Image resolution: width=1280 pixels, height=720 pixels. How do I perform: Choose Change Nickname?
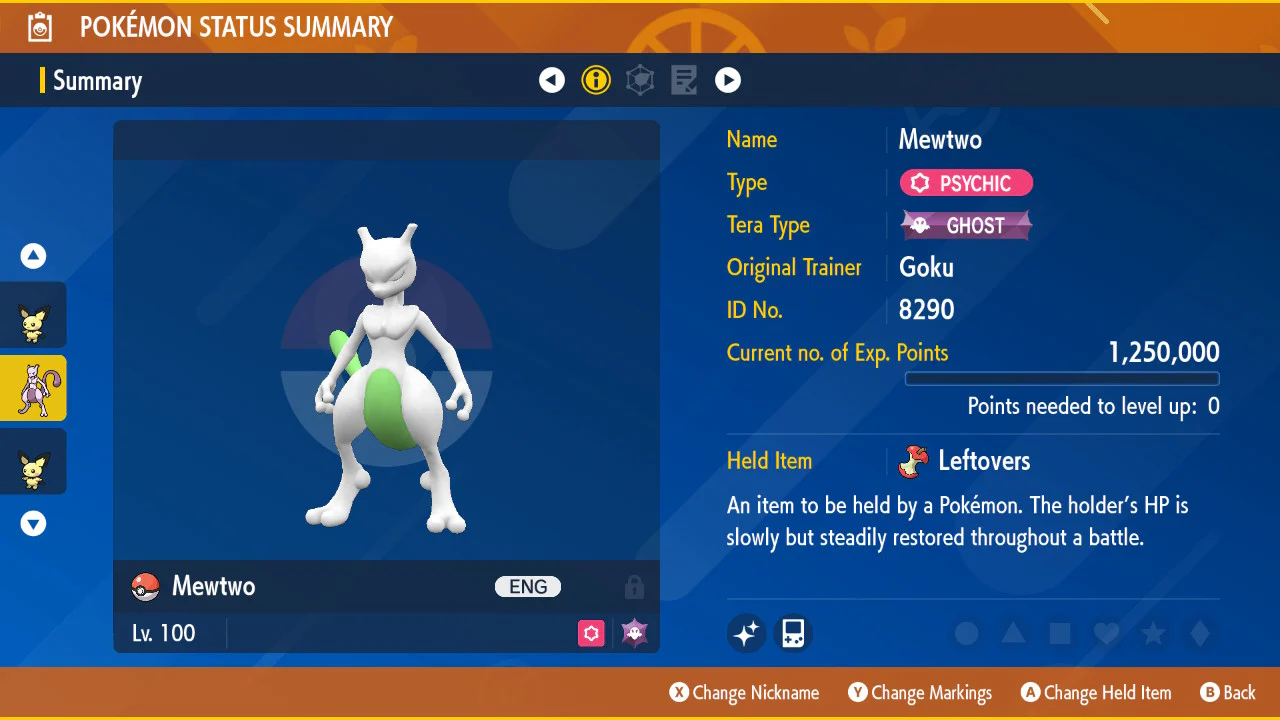coord(744,693)
